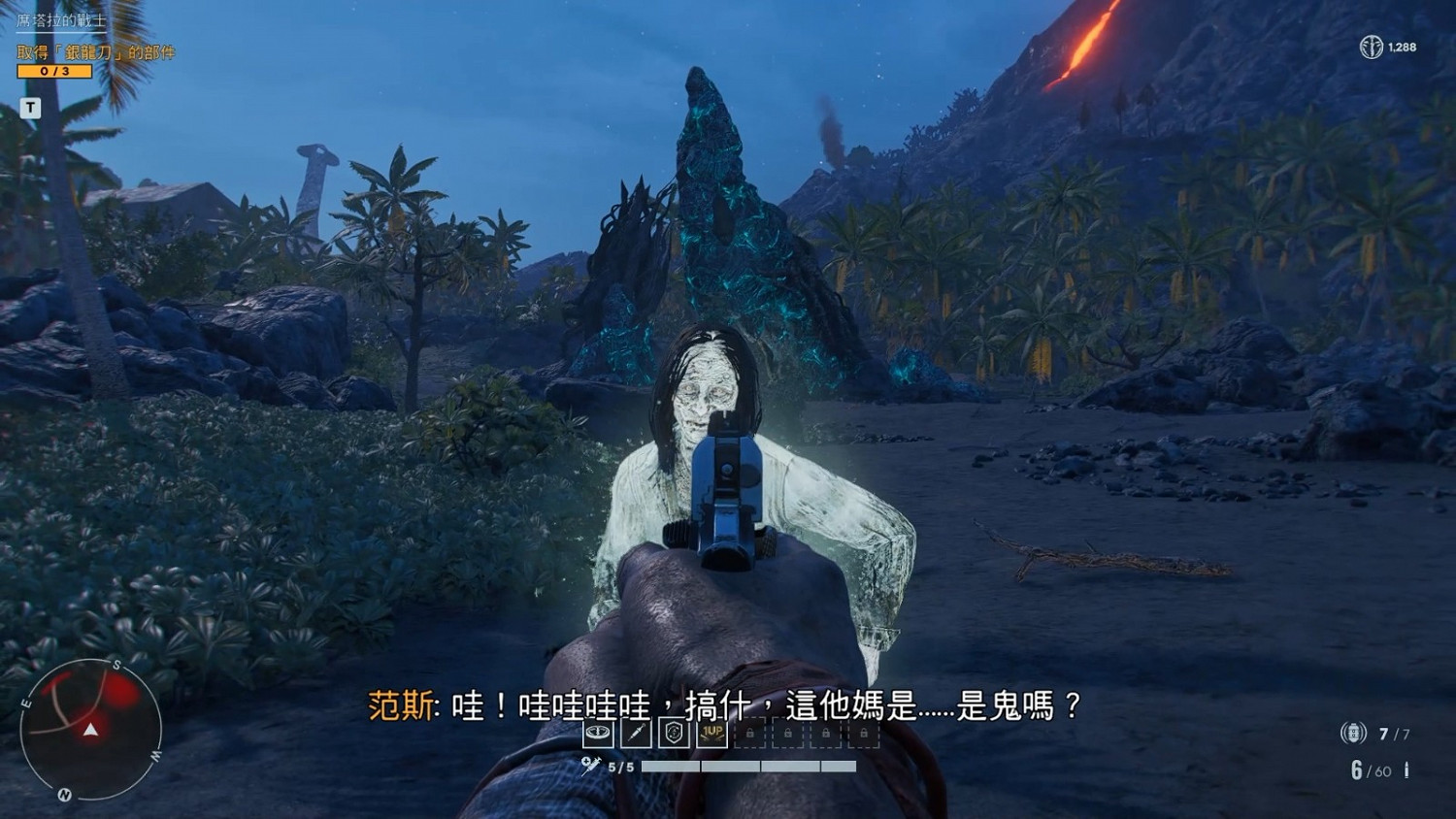1456x819 pixels.
Task: Click the first locked hotbar slot padlock
Action: click(750, 735)
